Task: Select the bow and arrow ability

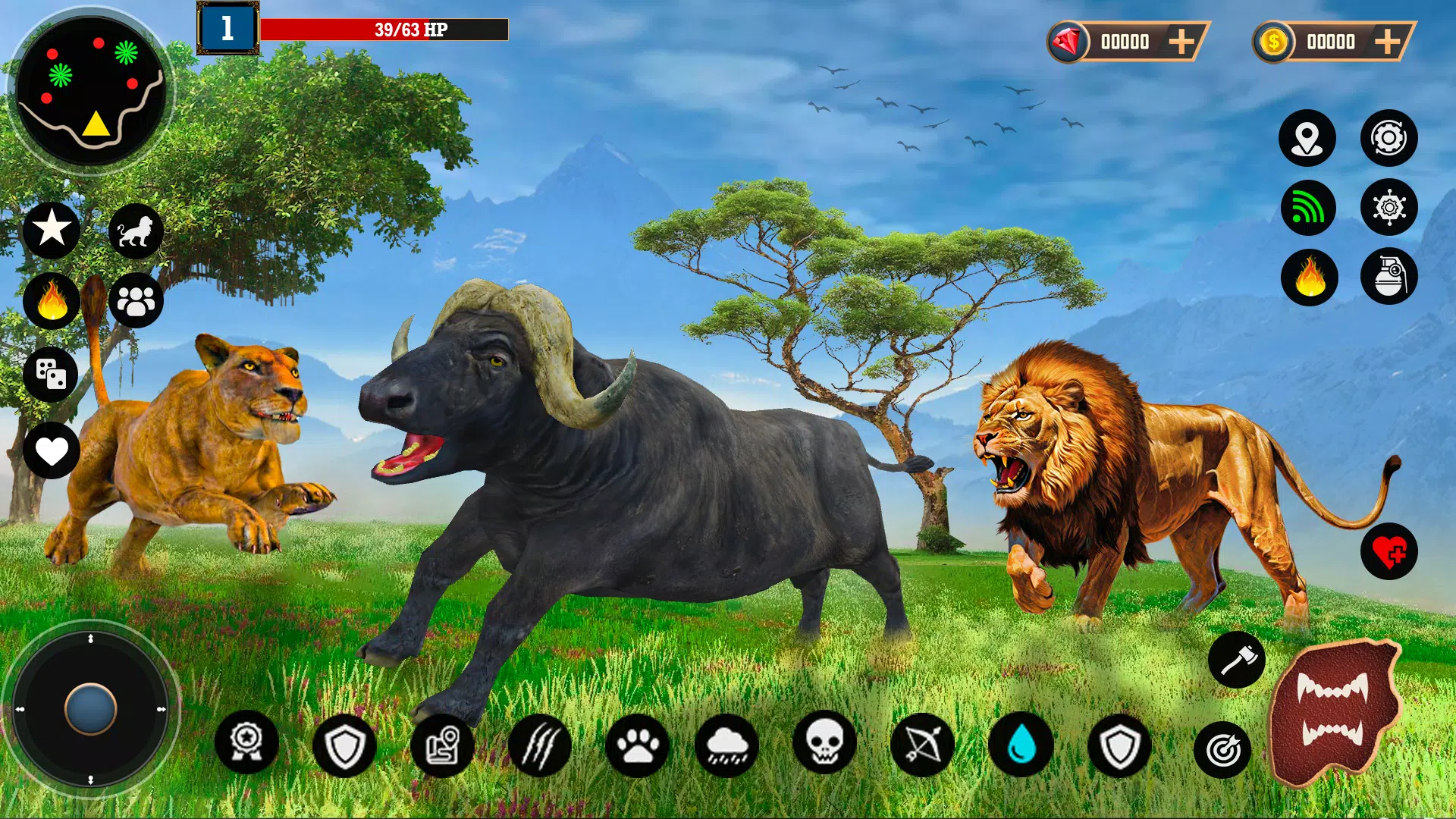Action: coord(922,745)
